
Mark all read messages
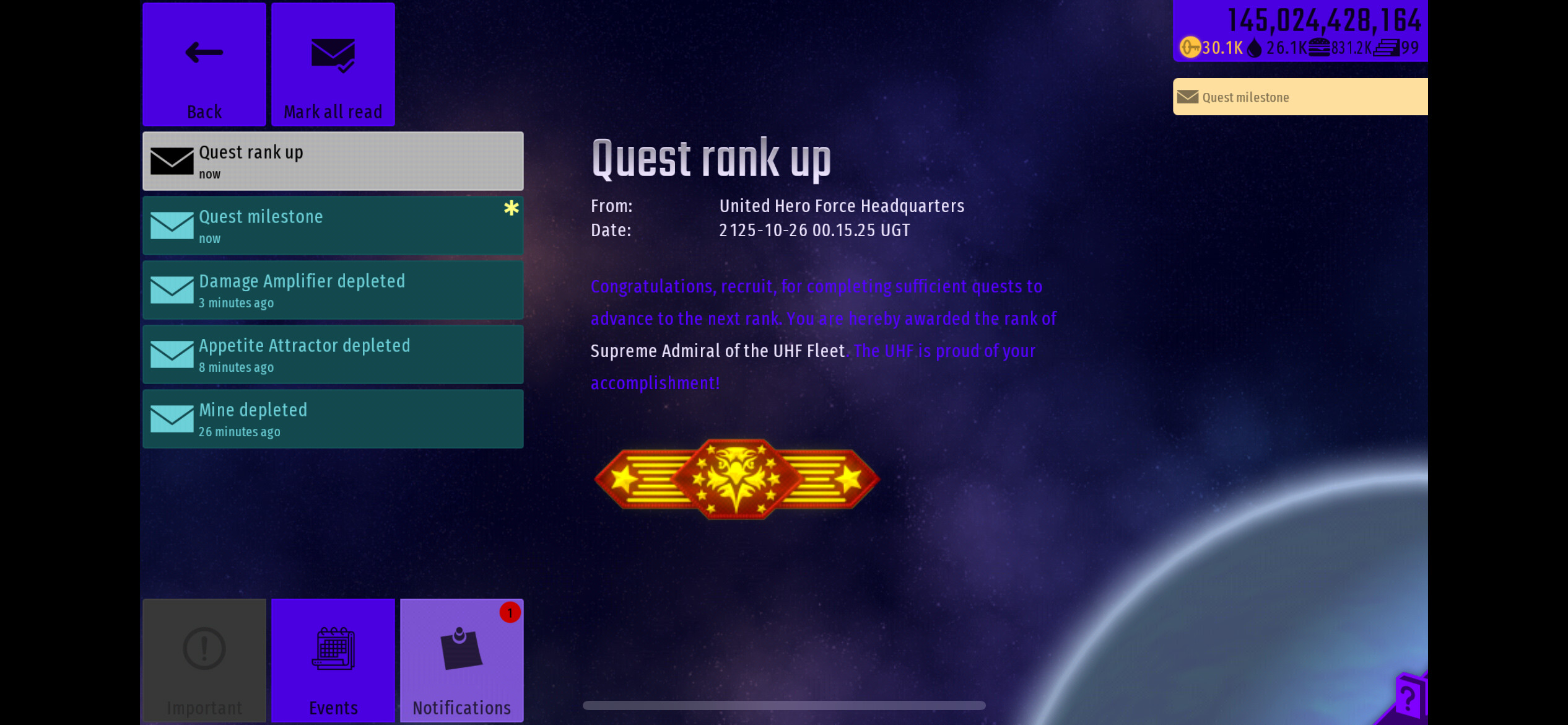point(333,64)
